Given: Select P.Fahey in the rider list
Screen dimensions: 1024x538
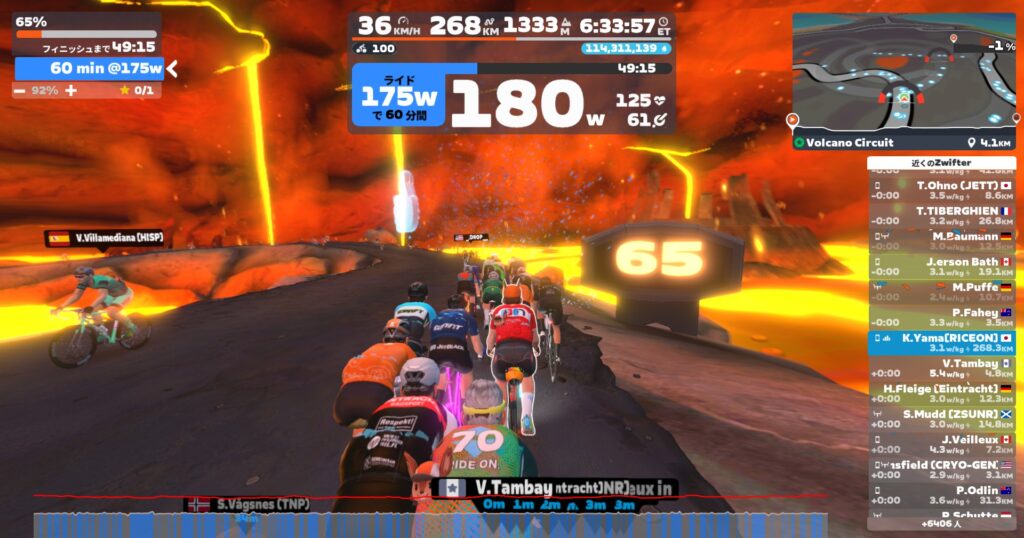Looking at the screenshot, I should (x=941, y=318).
